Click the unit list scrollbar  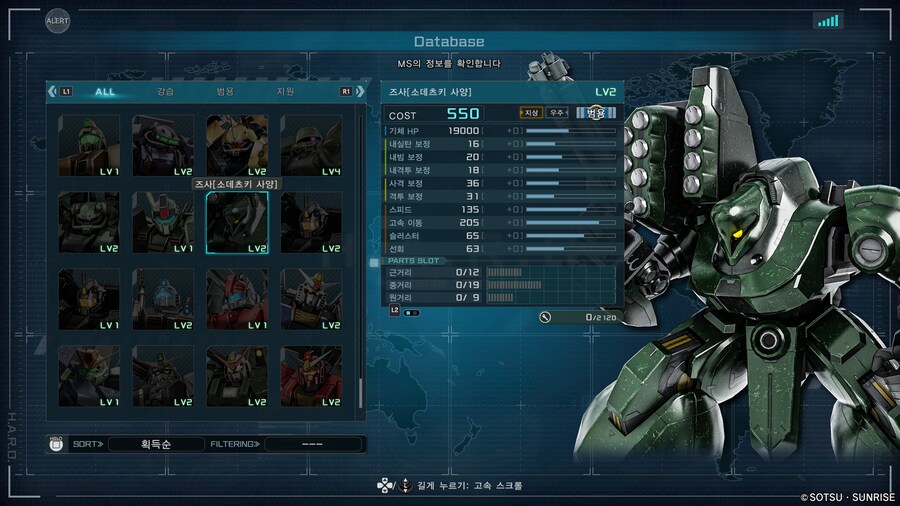[x=362, y=260]
